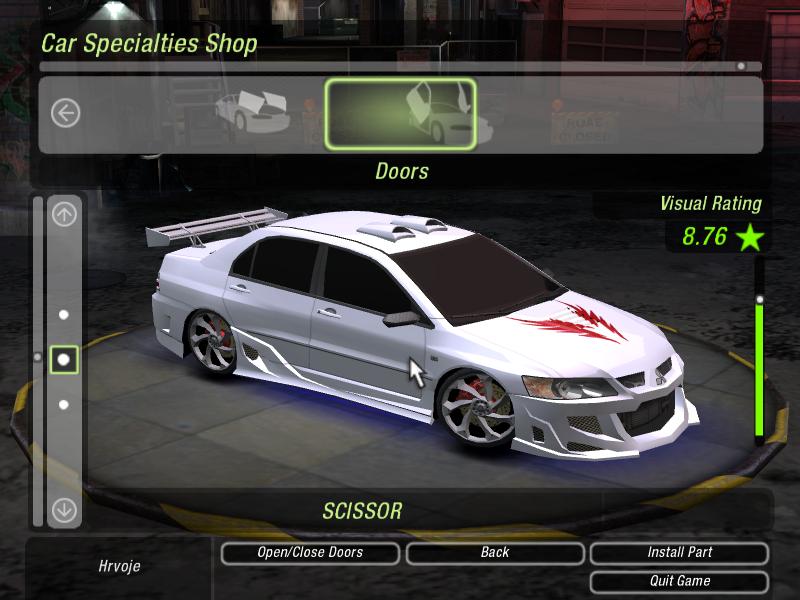Image resolution: width=800 pixels, height=600 pixels.
Task: Choose the hood category thumbnail
Action: point(254,111)
